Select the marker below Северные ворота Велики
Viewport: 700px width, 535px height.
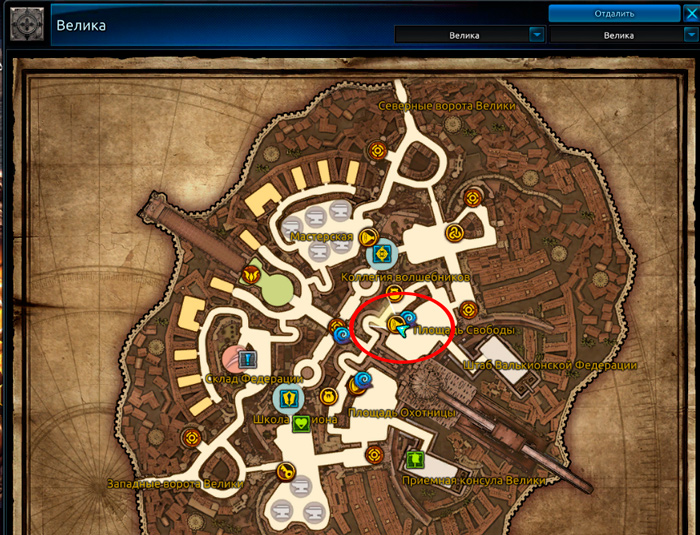click(378, 150)
